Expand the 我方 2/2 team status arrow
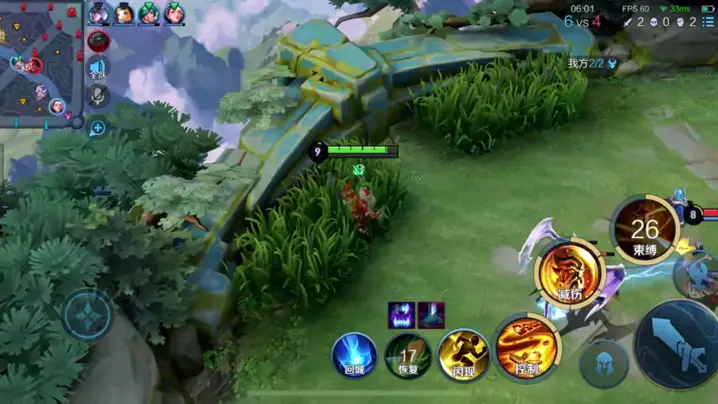 pyautogui.click(x=612, y=63)
